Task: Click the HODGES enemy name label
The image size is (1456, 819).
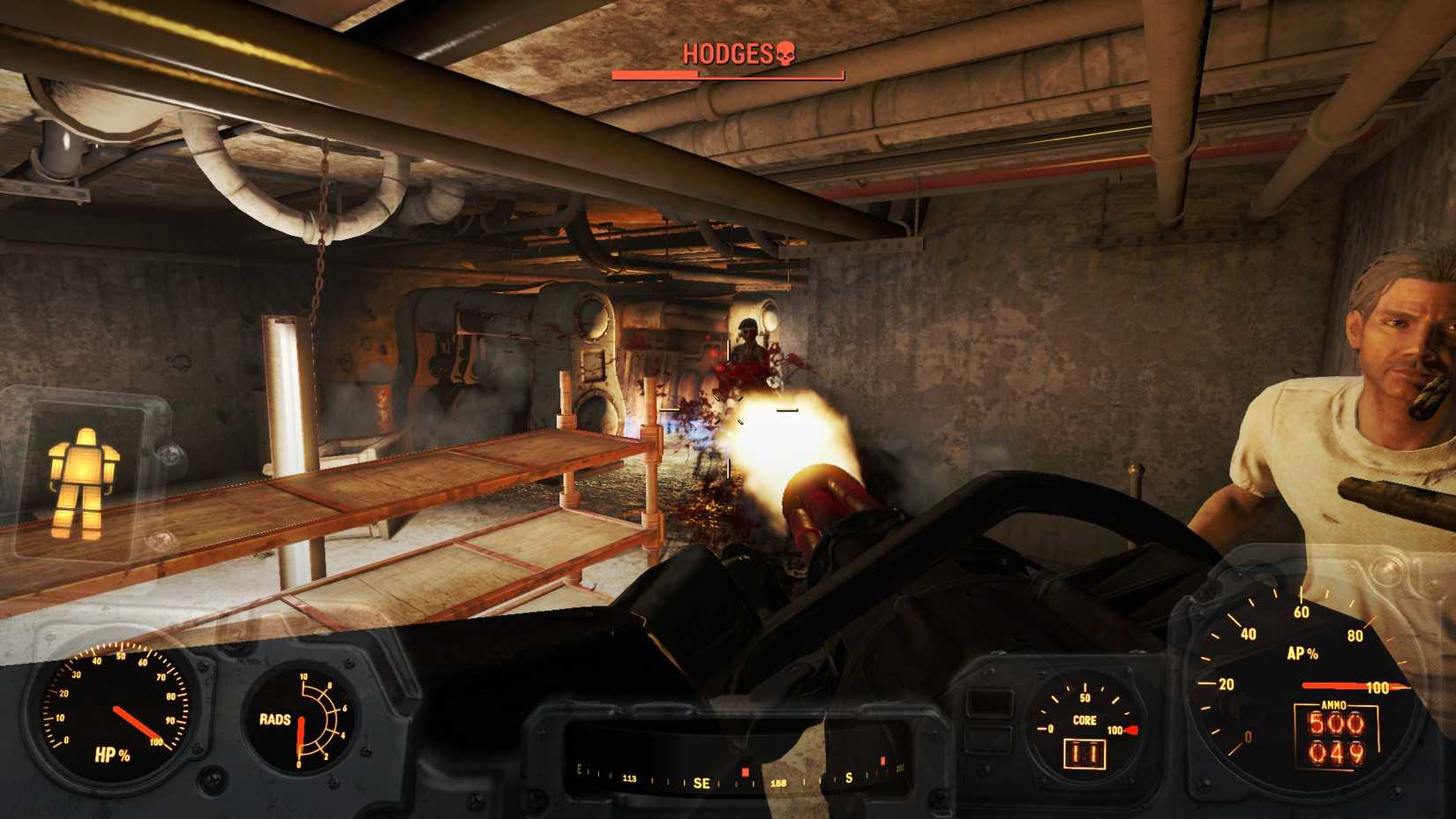Action: (x=729, y=53)
